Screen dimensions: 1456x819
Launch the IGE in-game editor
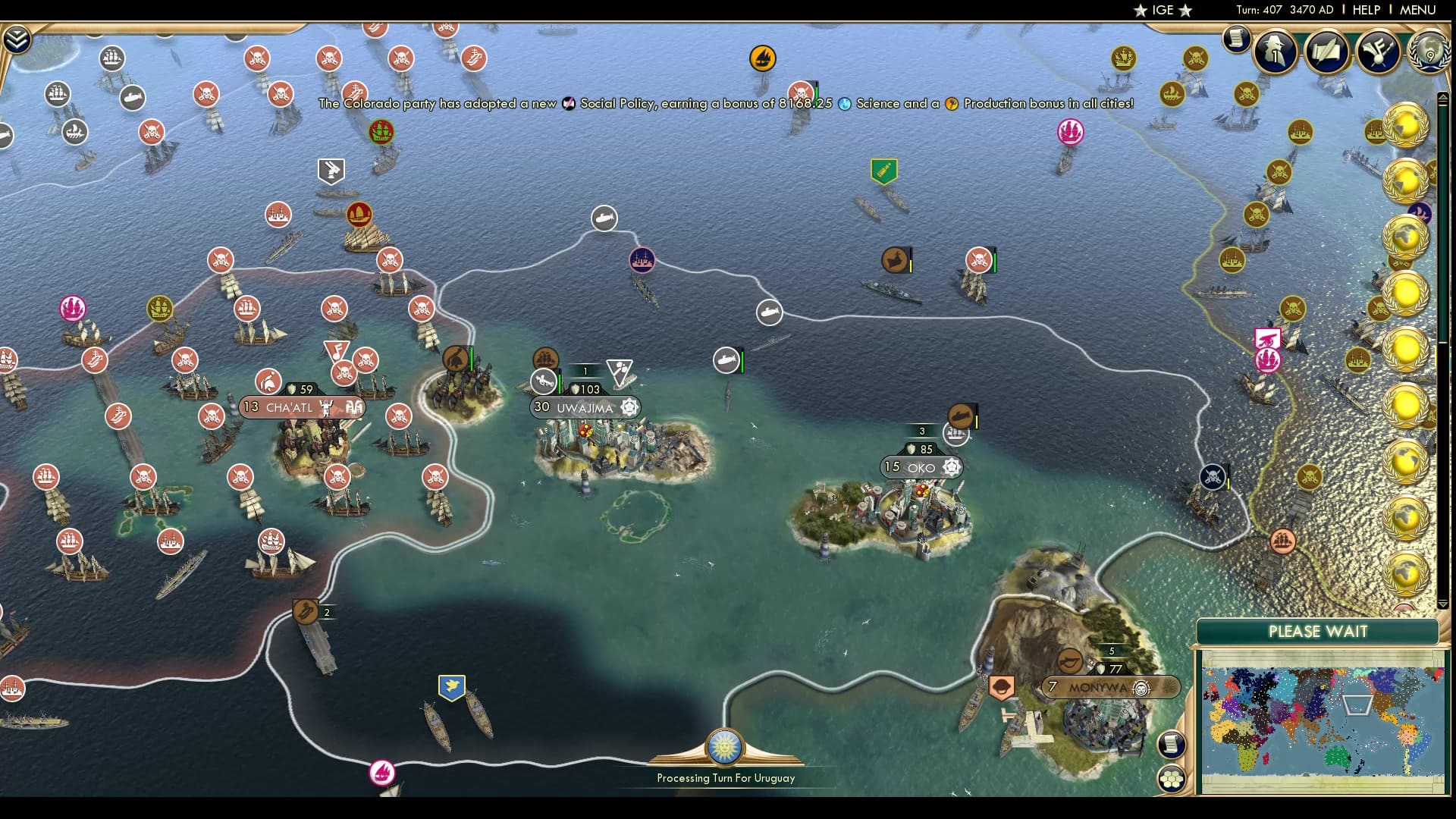tap(1160, 10)
